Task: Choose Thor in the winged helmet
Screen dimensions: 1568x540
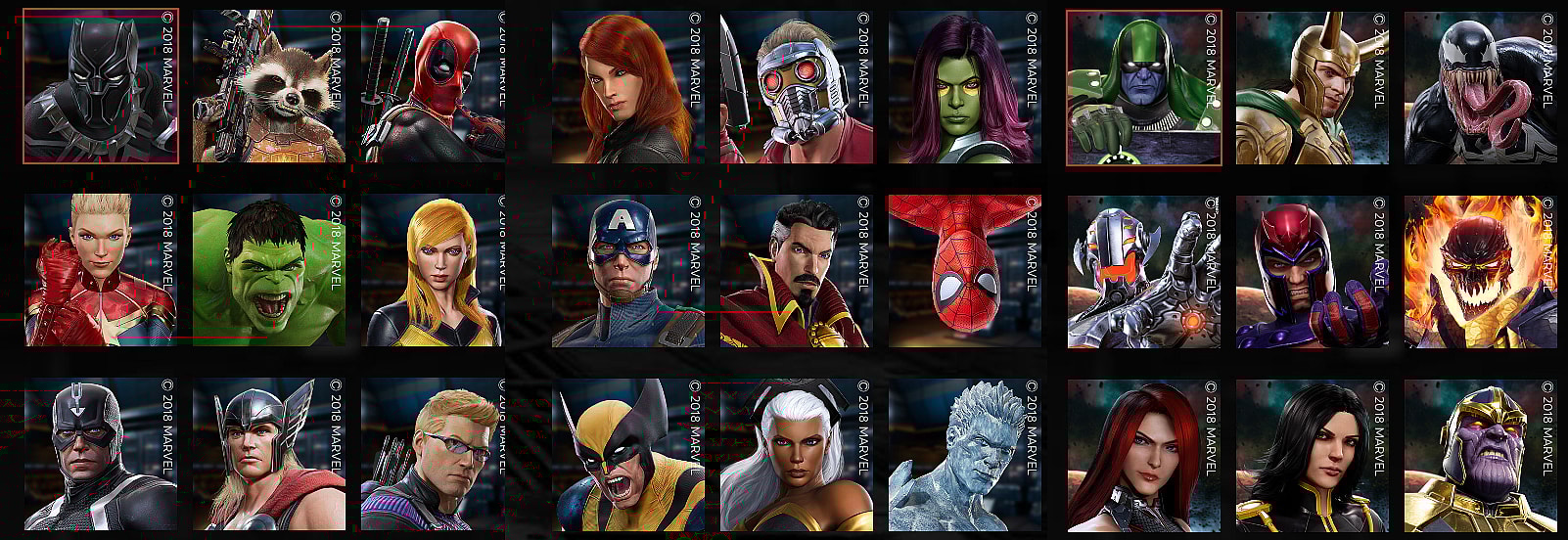Action: pos(269,455)
